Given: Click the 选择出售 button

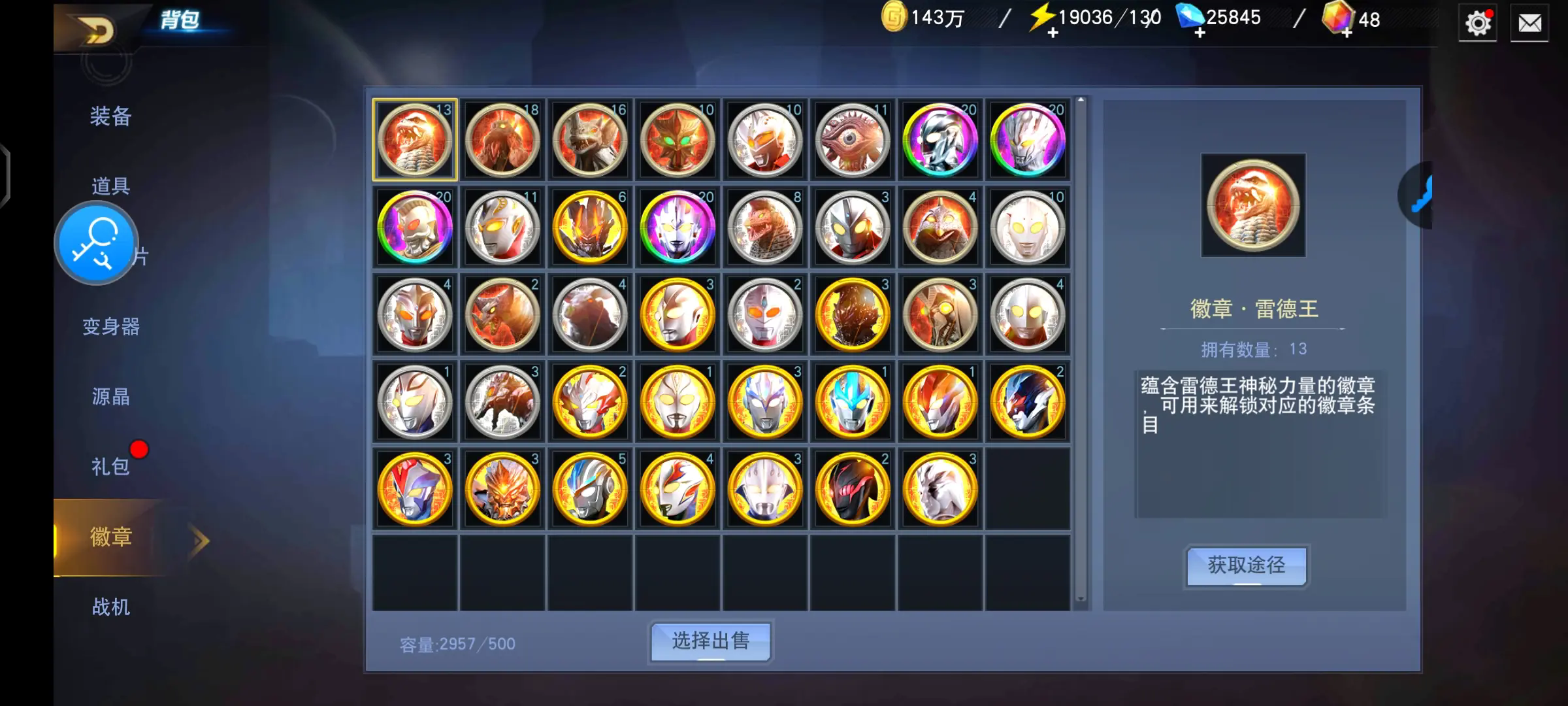Looking at the screenshot, I should (x=710, y=642).
